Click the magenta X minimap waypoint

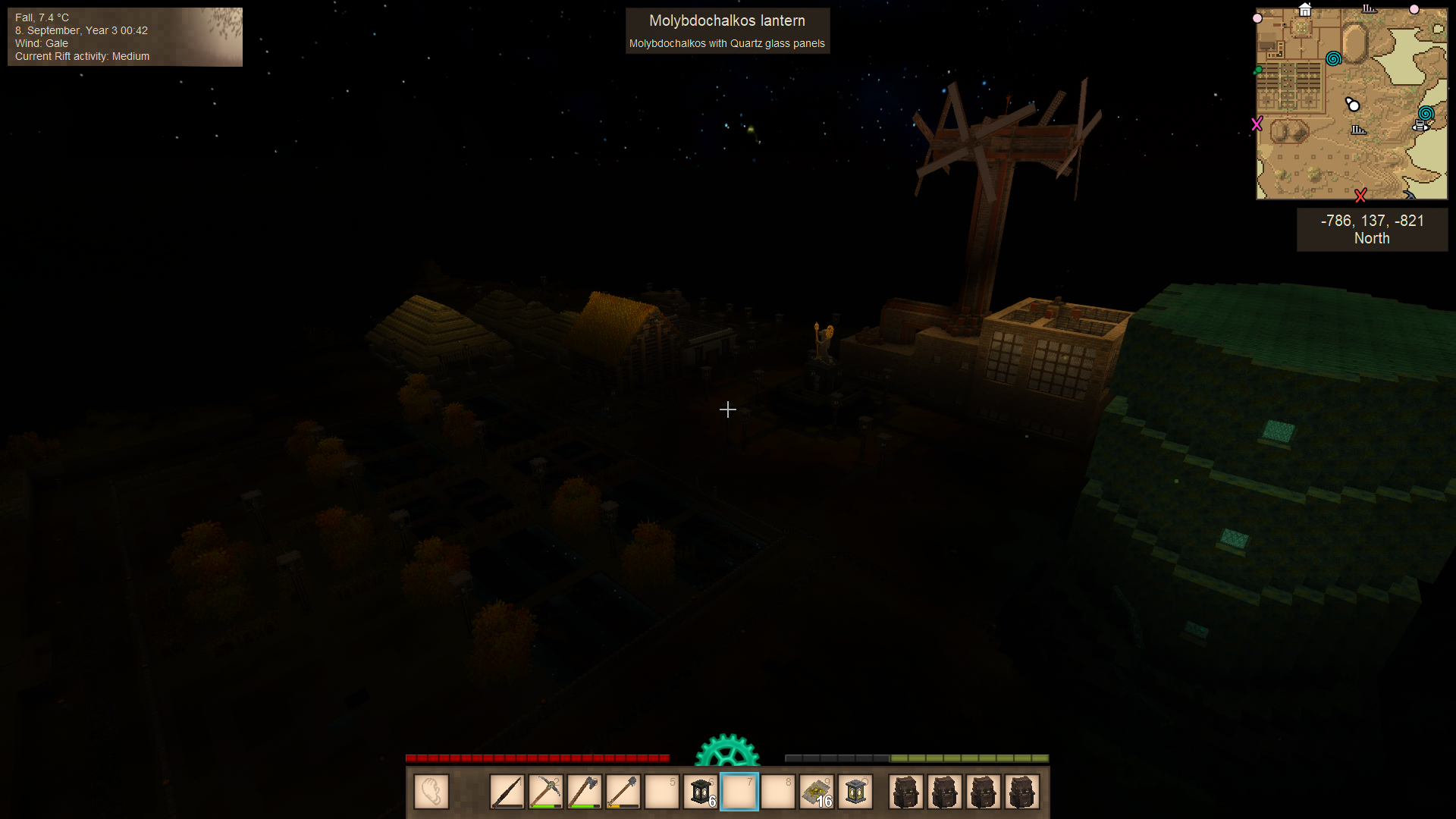[x=1257, y=124]
